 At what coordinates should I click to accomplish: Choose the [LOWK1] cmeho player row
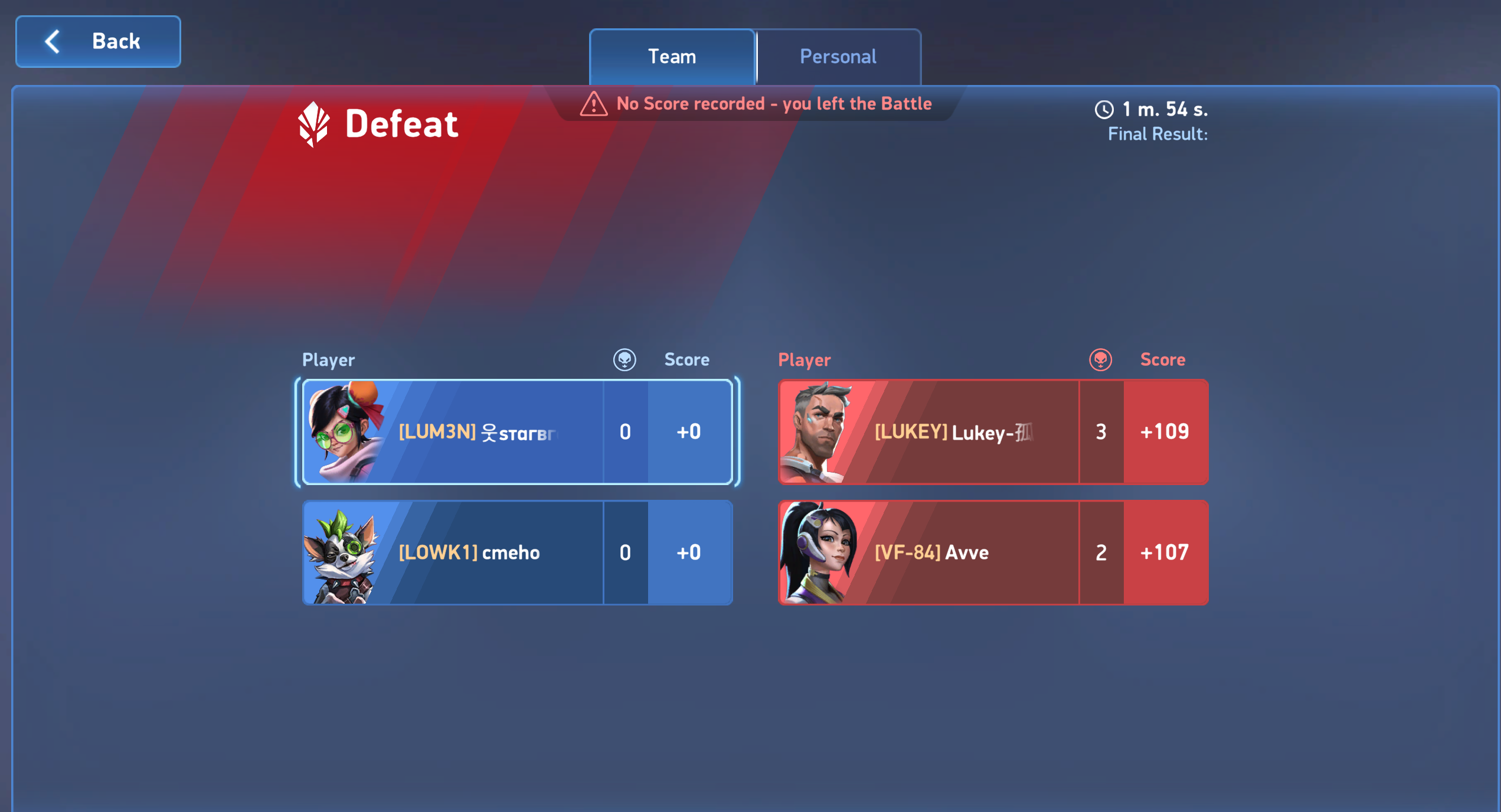point(517,553)
